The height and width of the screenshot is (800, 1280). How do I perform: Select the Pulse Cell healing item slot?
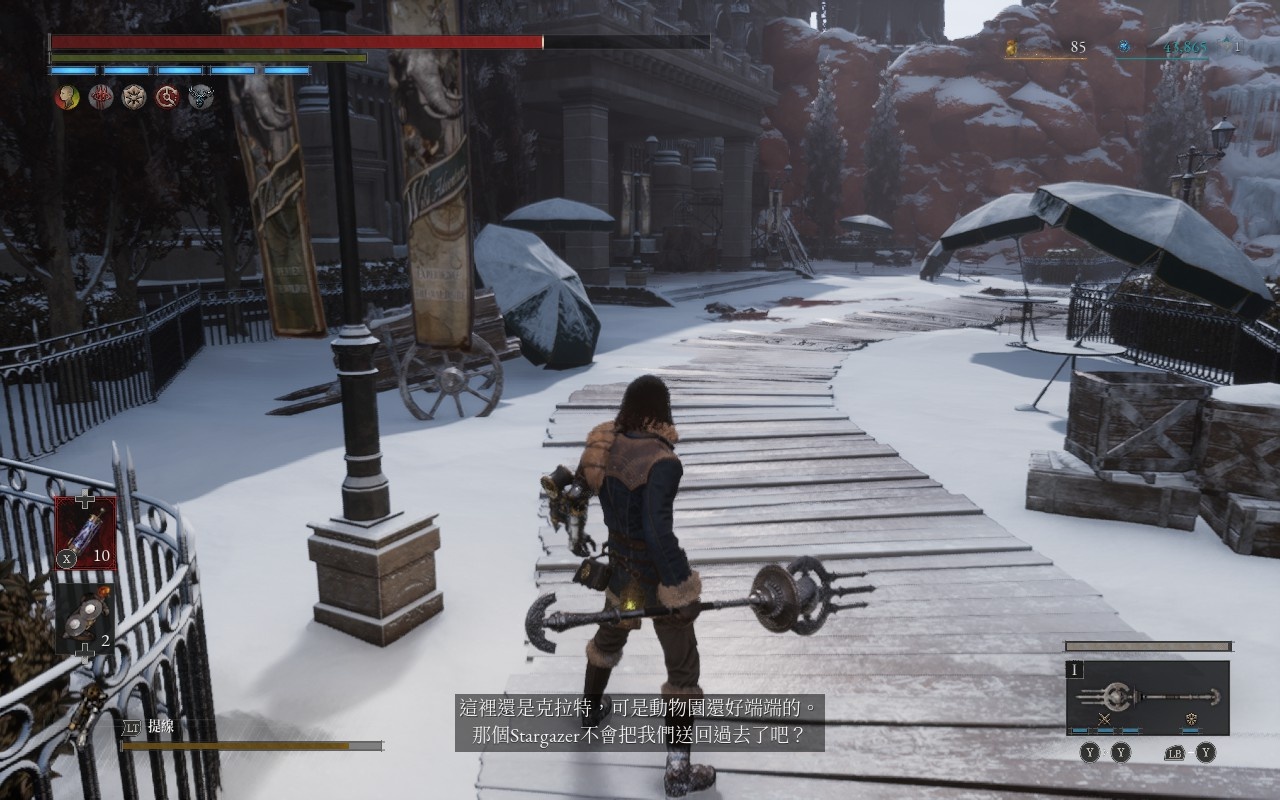click(85, 532)
